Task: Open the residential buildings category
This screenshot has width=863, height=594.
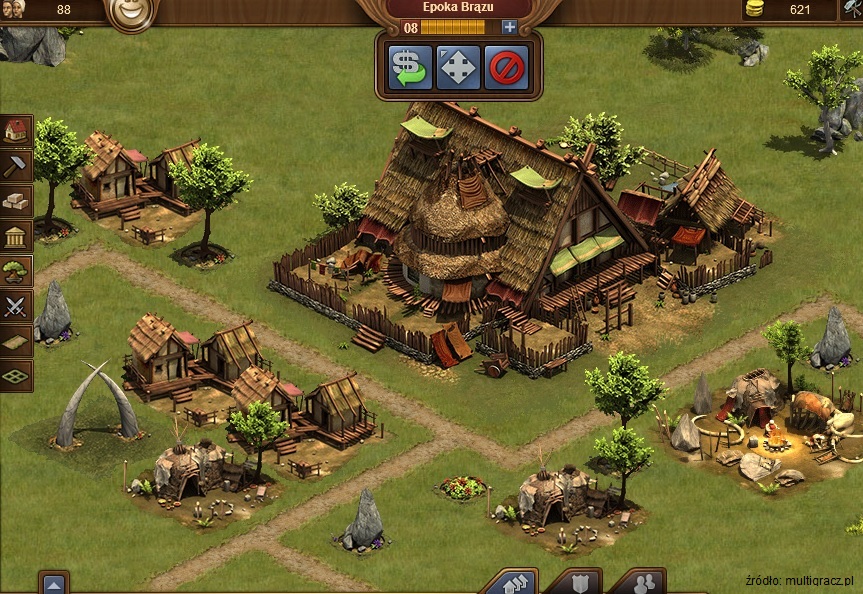Action: point(17,130)
